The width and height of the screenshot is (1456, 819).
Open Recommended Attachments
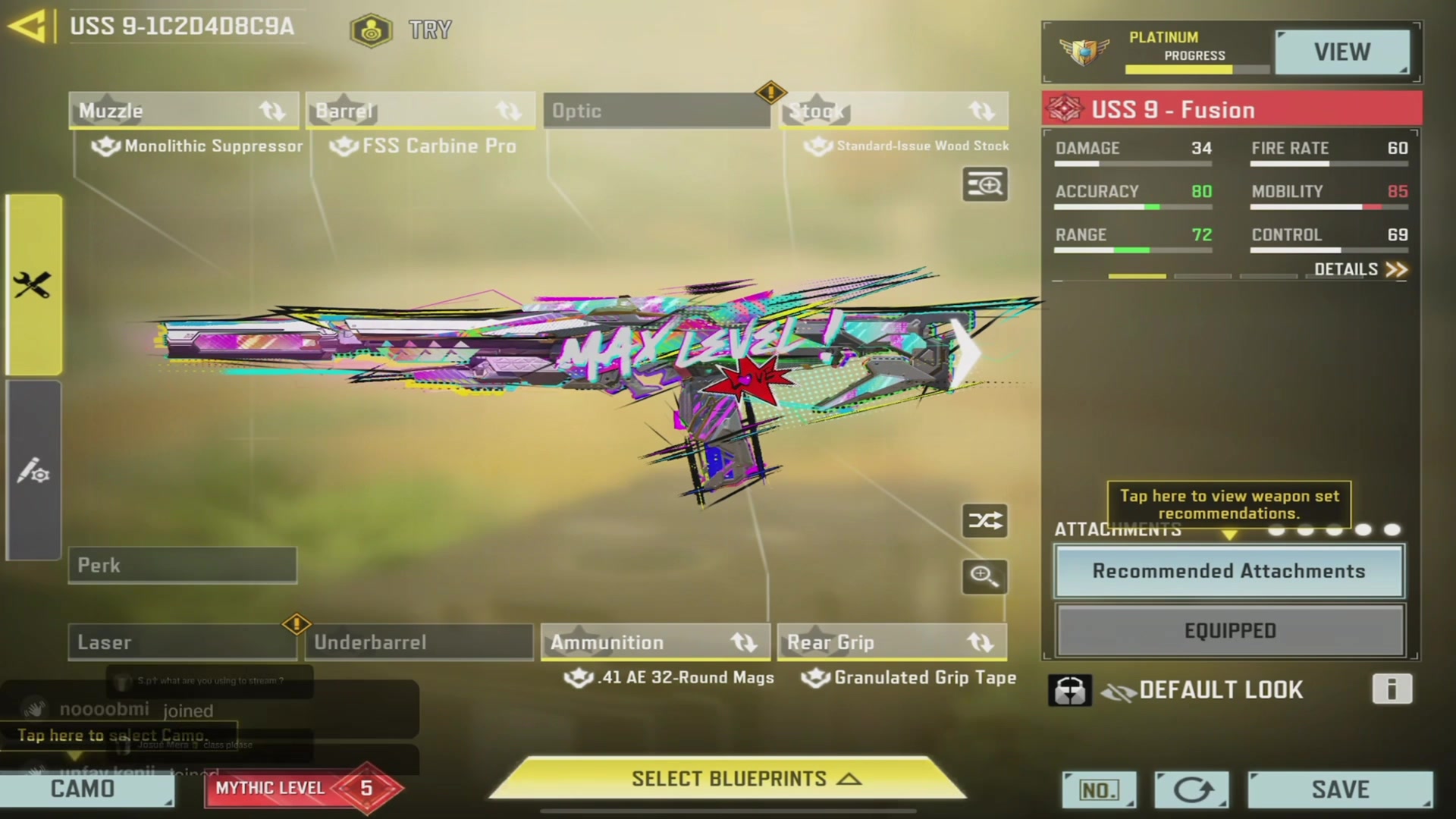pos(1228,572)
